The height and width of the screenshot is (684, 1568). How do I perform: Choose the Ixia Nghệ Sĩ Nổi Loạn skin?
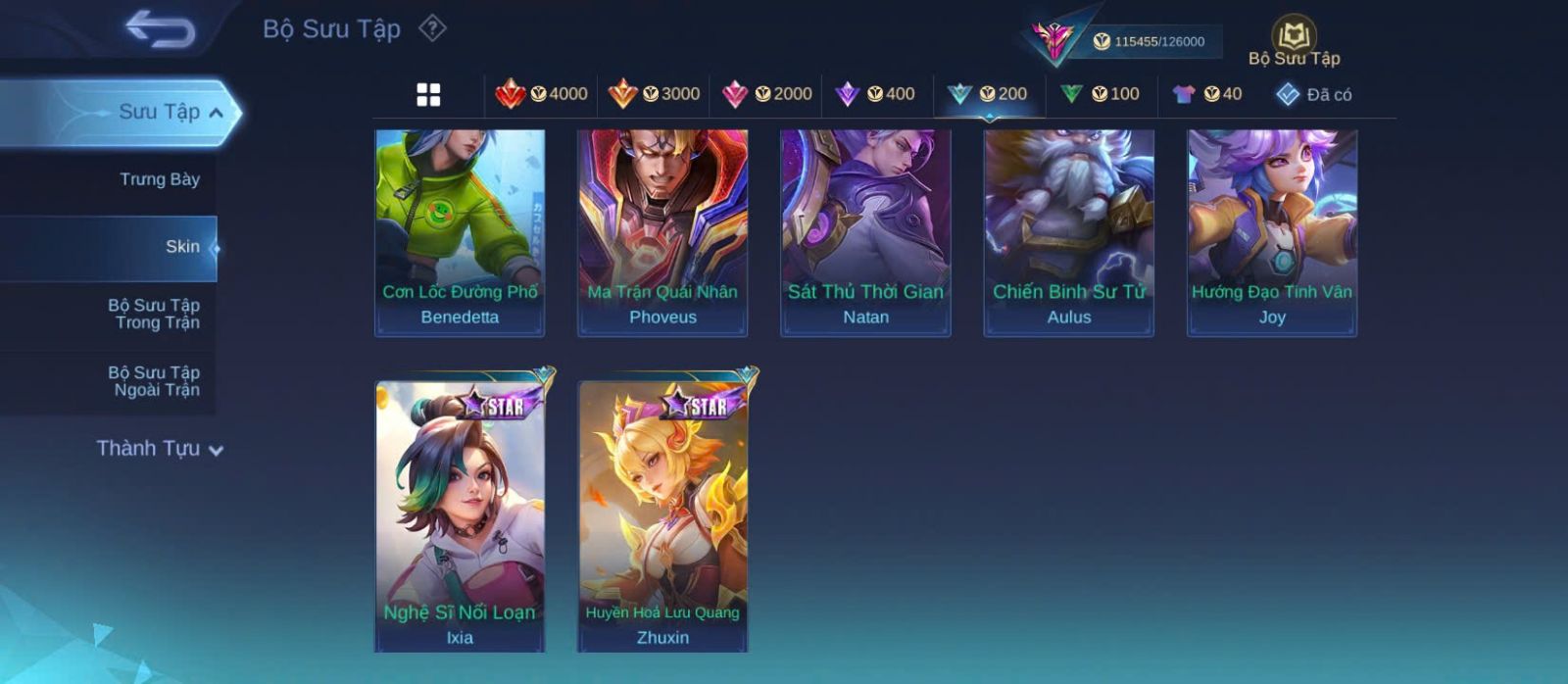pos(460,513)
